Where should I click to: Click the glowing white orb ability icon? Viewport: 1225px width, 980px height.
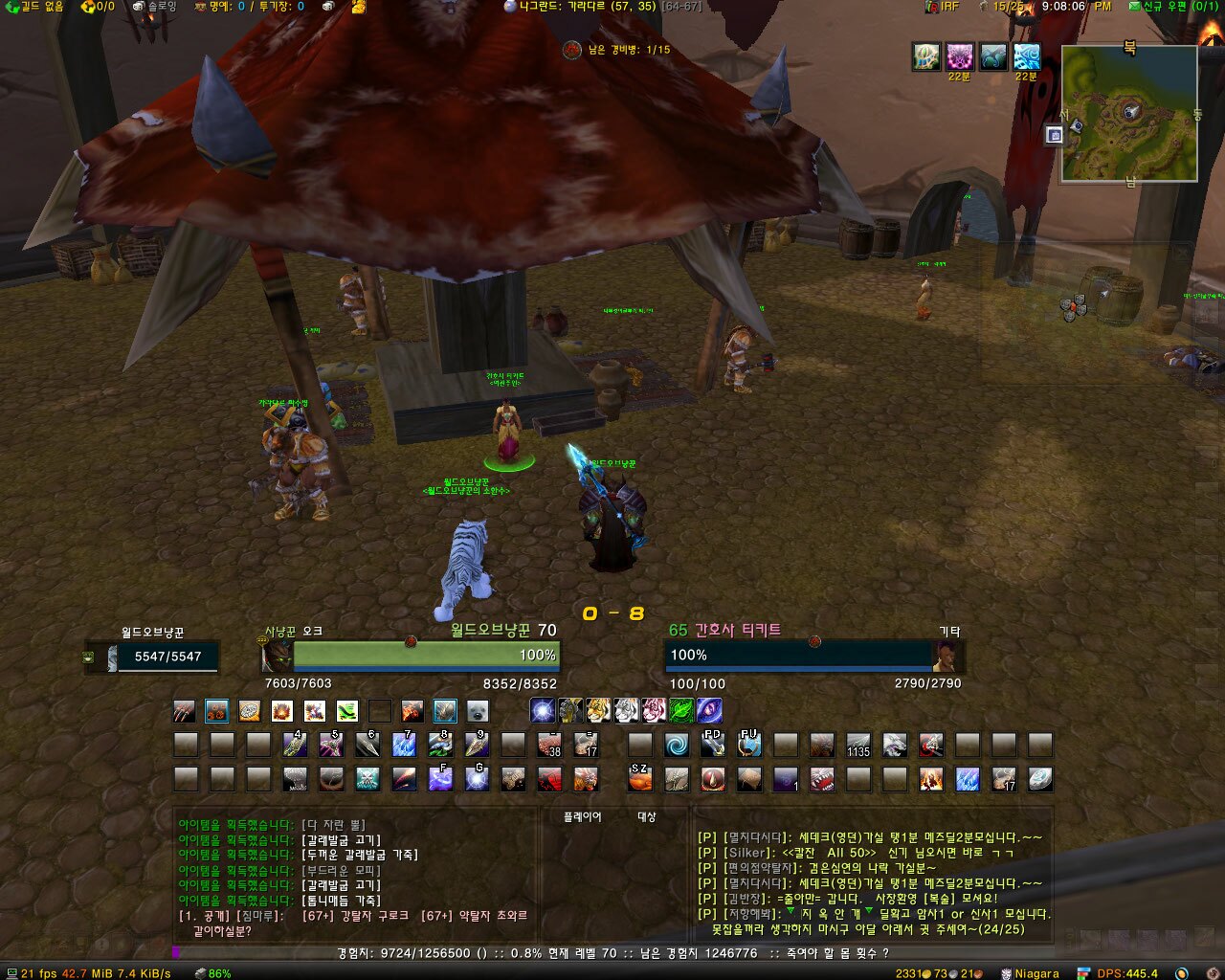[x=544, y=710]
